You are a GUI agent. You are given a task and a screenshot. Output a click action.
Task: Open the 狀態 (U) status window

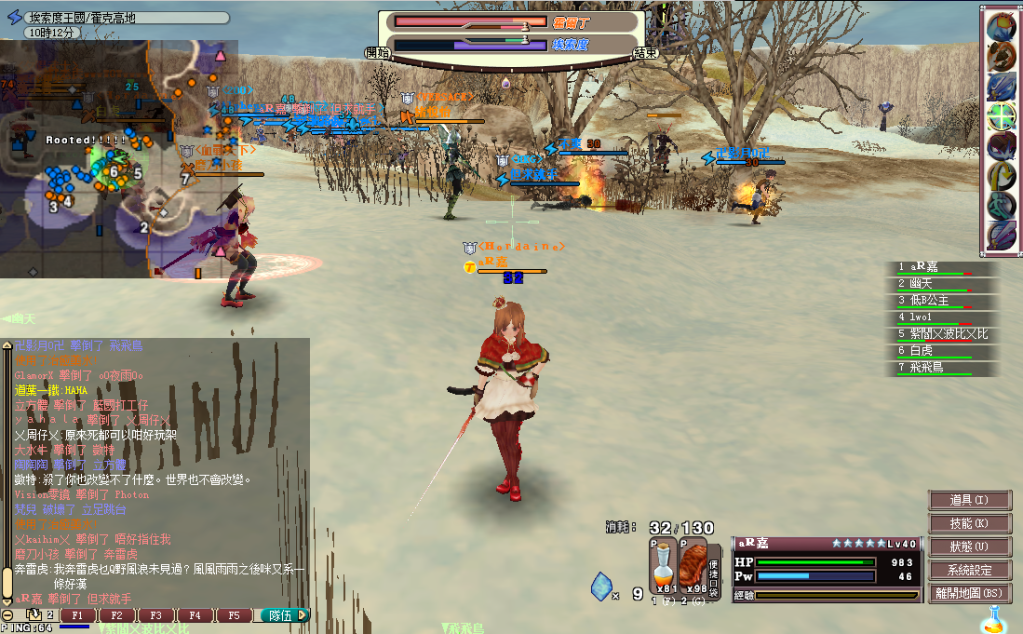pyautogui.click(x=968, y=546)
